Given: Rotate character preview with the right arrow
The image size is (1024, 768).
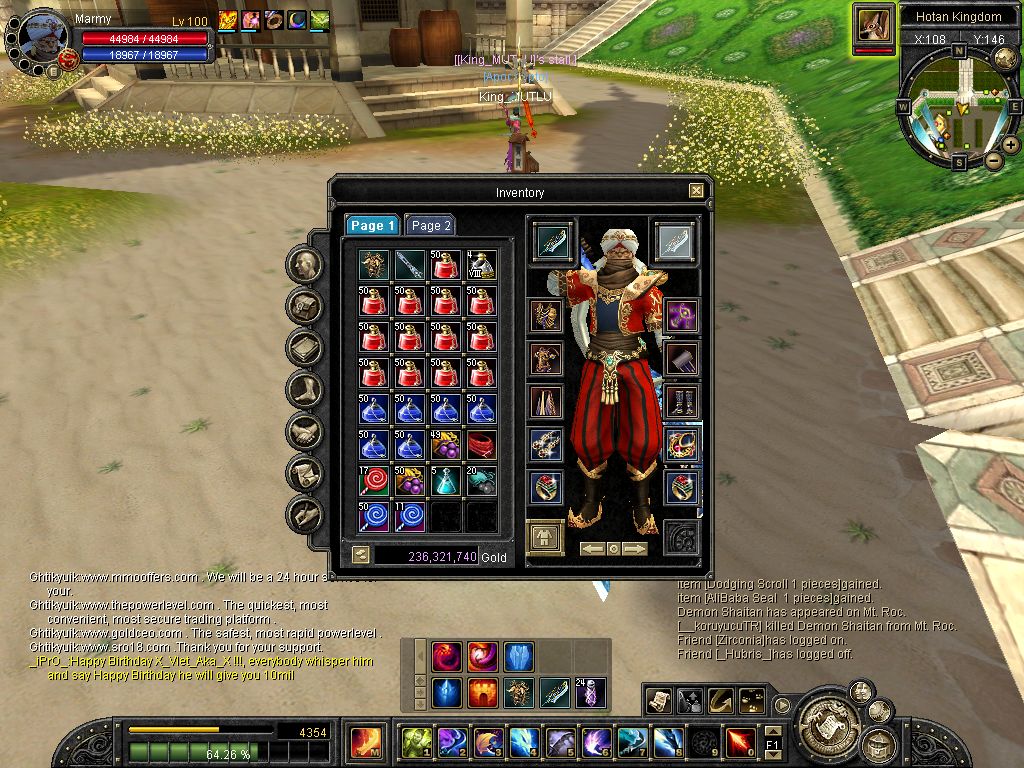Looking at the screenshot, I should click(x=635, y=549).
